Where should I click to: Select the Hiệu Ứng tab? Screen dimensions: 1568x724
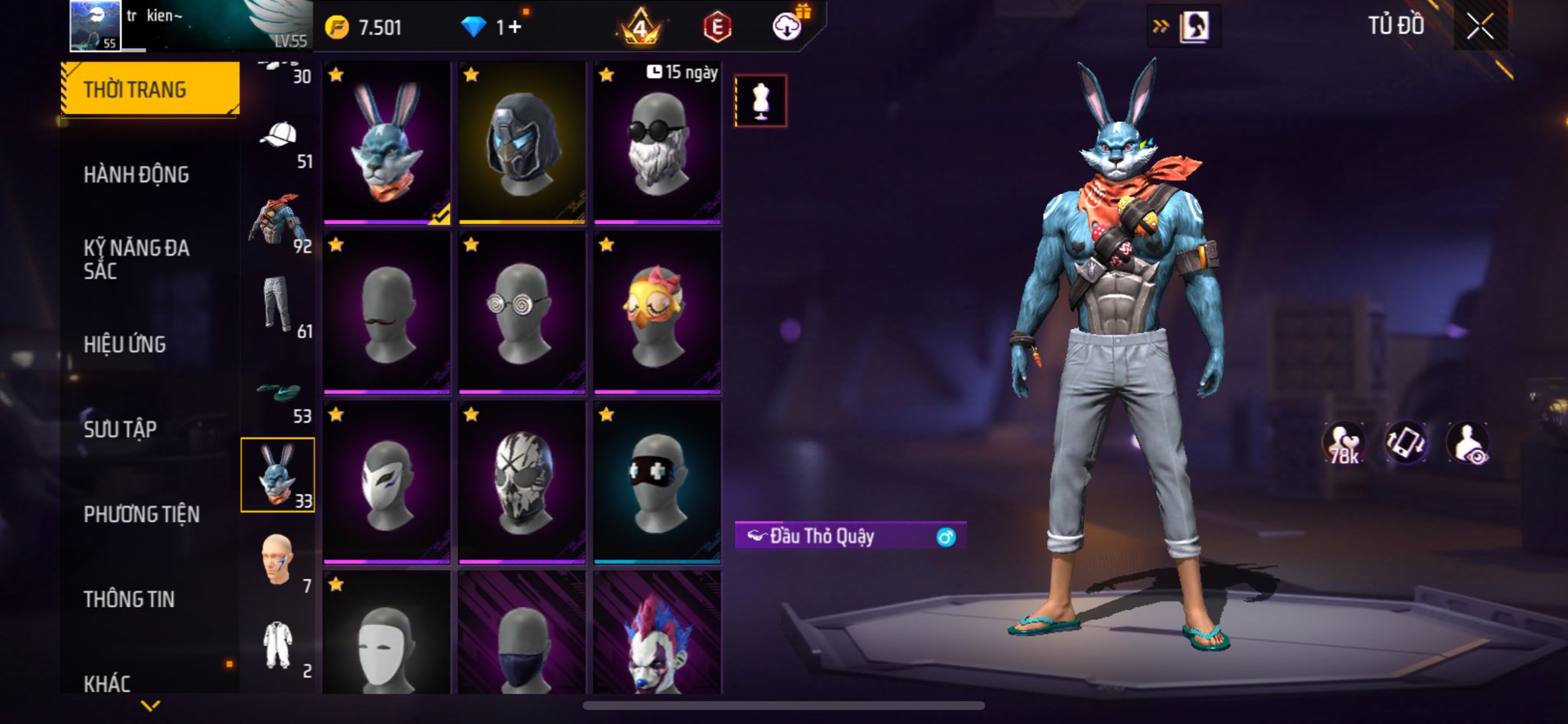pyautogui.click(x=125, y=344)
